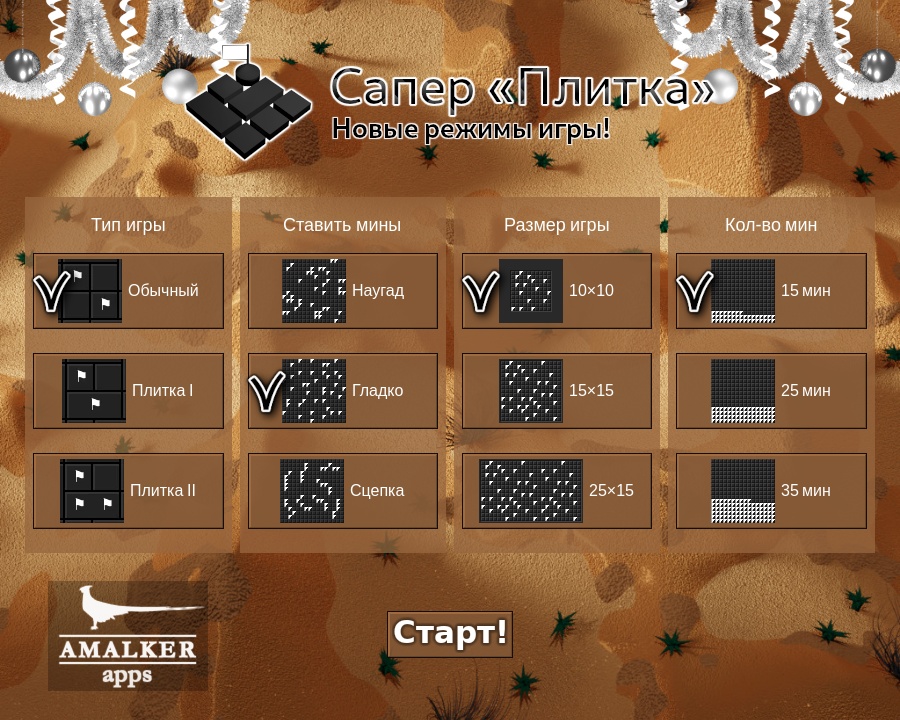900x720 pixels.
Task: Choose the Плитка I game type
Action: click(128, 391)
